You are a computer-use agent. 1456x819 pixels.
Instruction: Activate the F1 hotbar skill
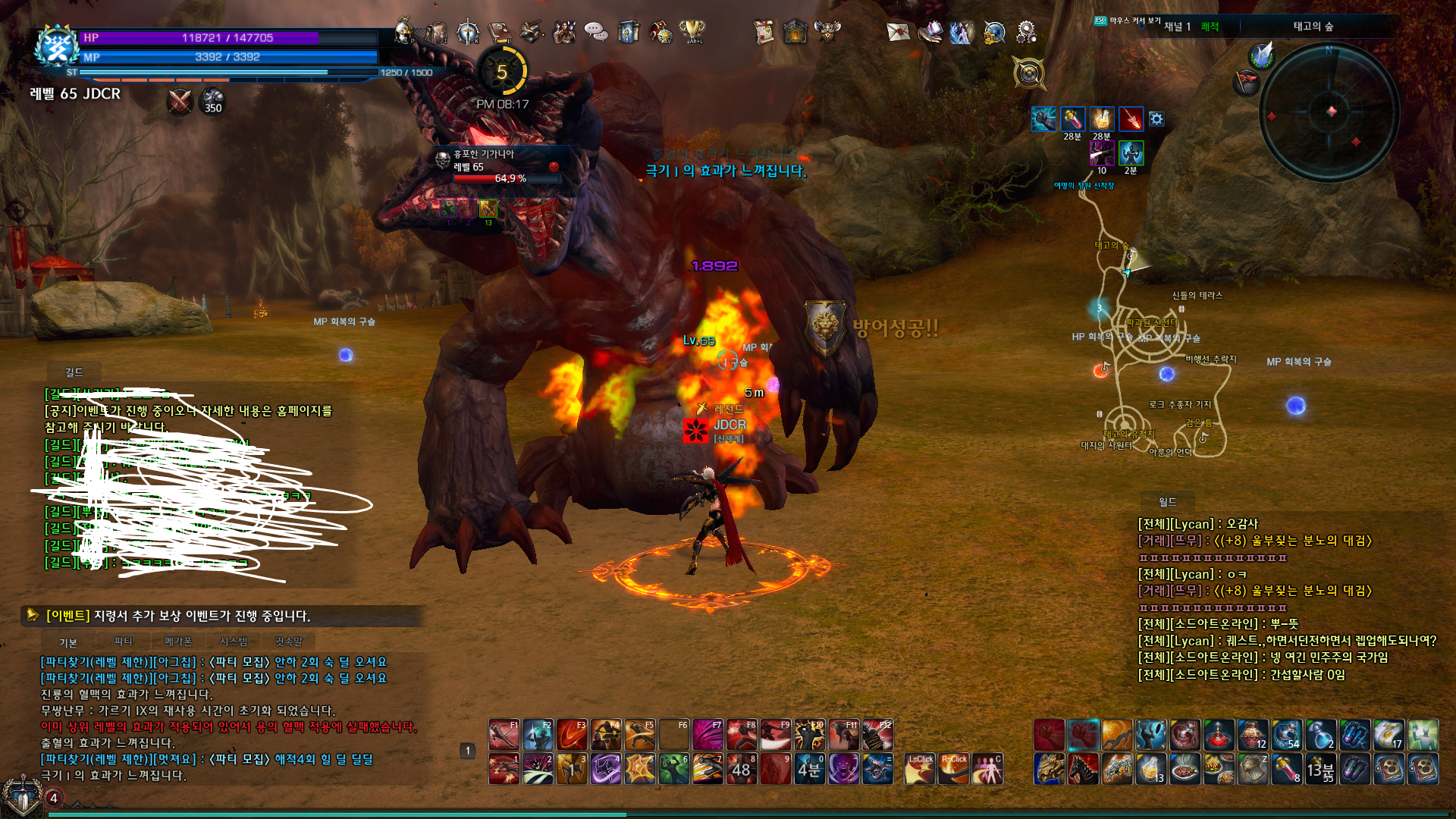pos(504,735)
